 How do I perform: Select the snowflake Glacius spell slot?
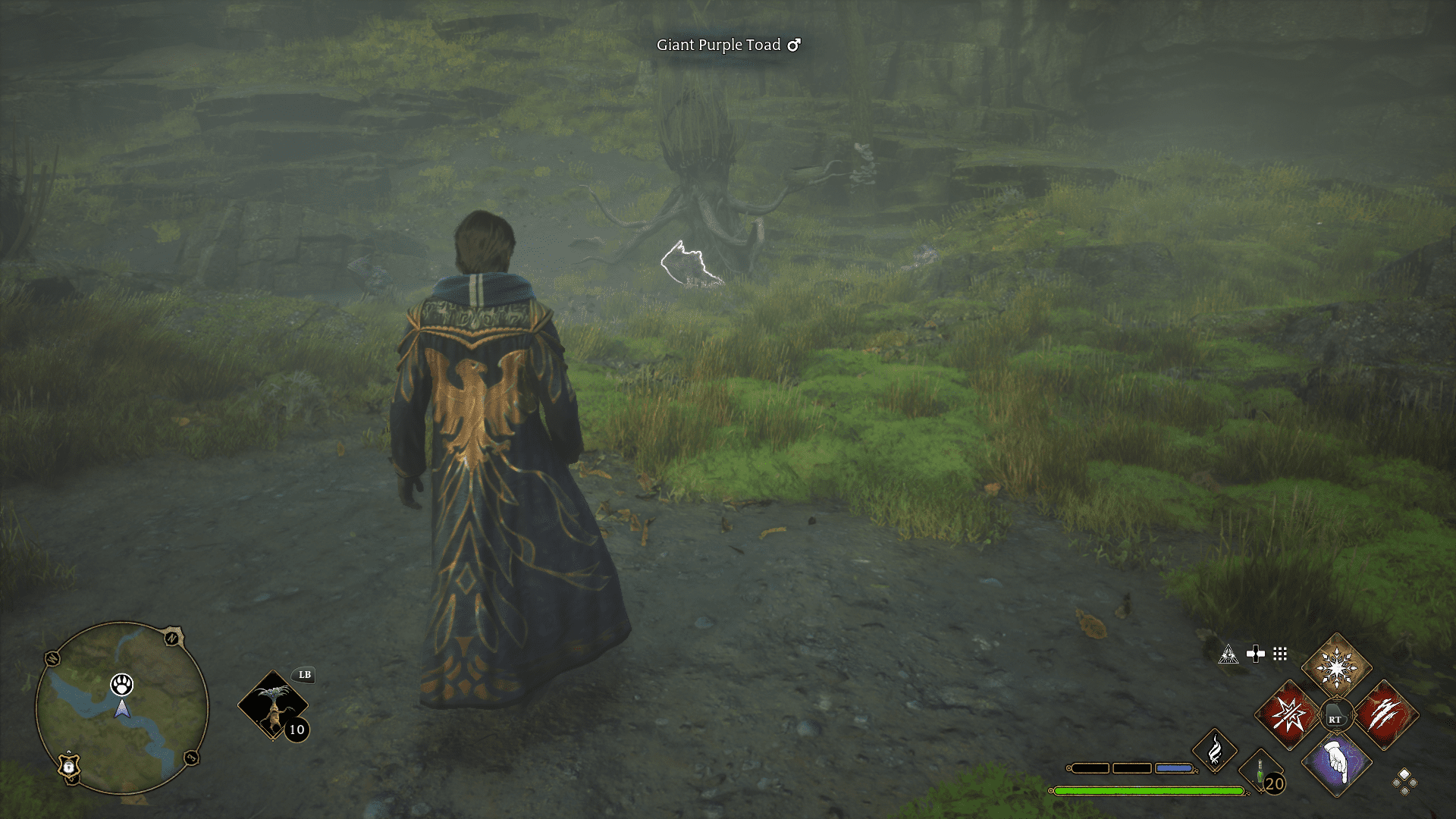point(1336,667)
